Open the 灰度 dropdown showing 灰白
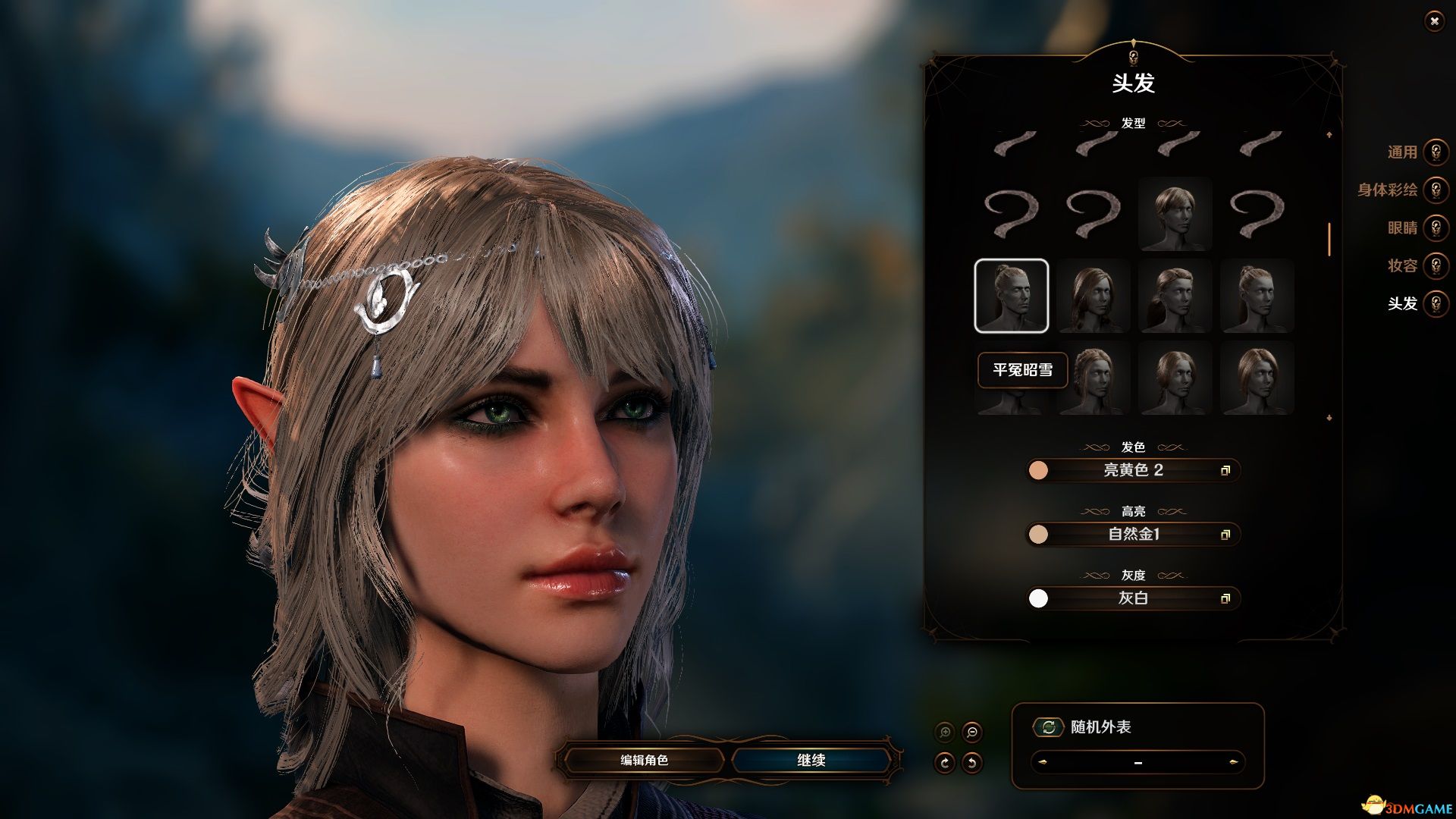This screenshot has width=1456, height=819. click(x=1133, y=598)
